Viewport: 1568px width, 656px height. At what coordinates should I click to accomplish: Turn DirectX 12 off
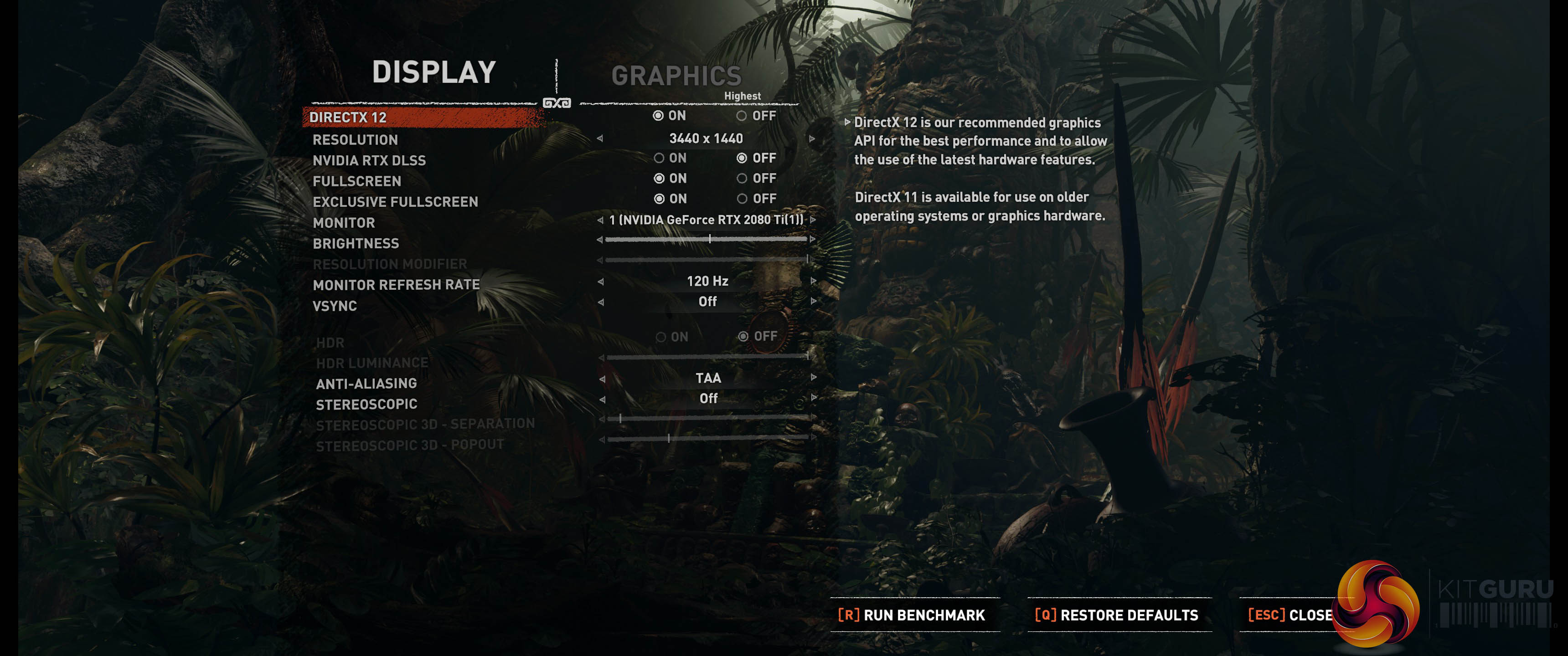[x=742, y=116]
